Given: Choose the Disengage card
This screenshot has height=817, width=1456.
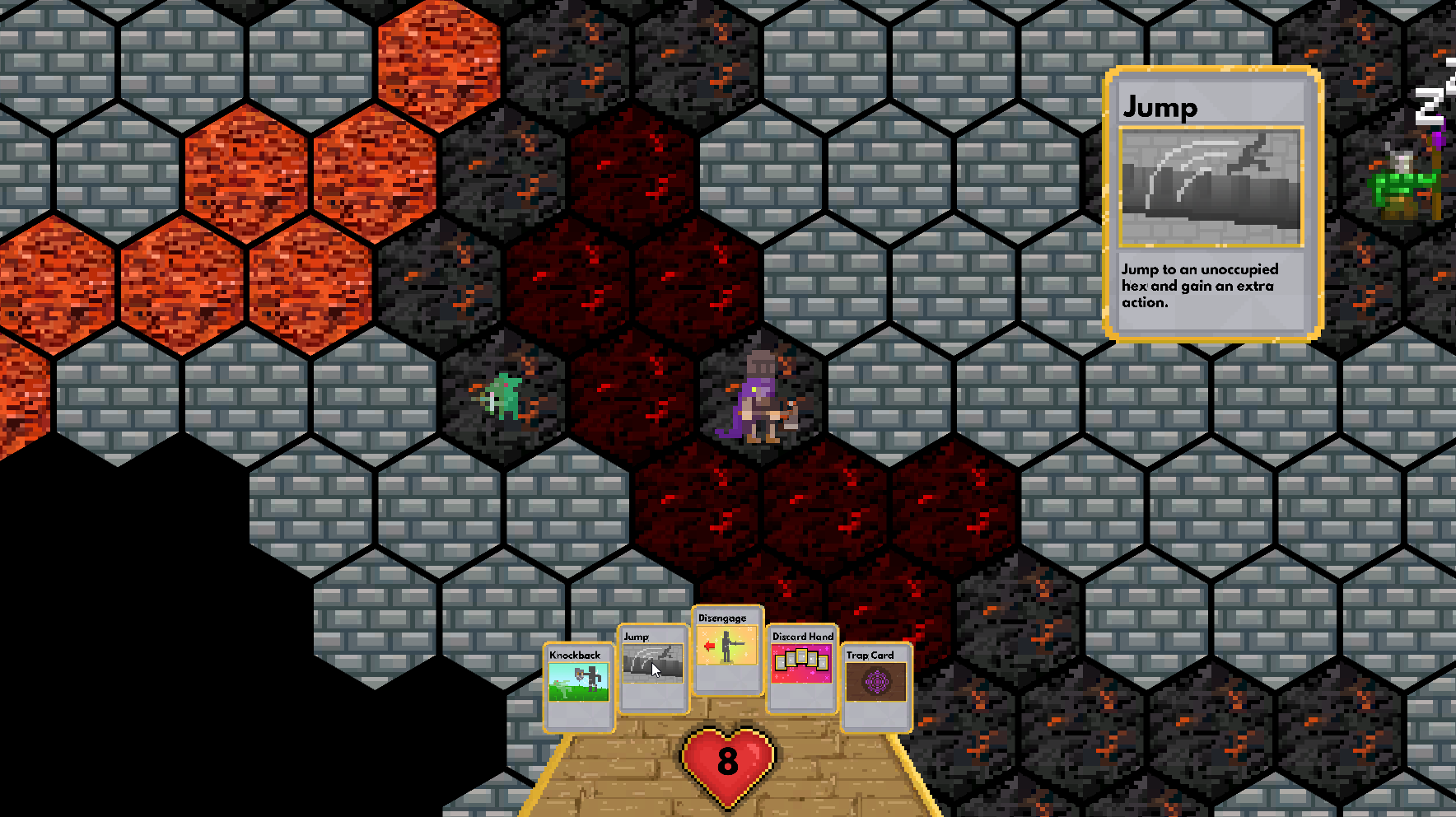Looking at the screenshot, I should (x=727, y=650).
